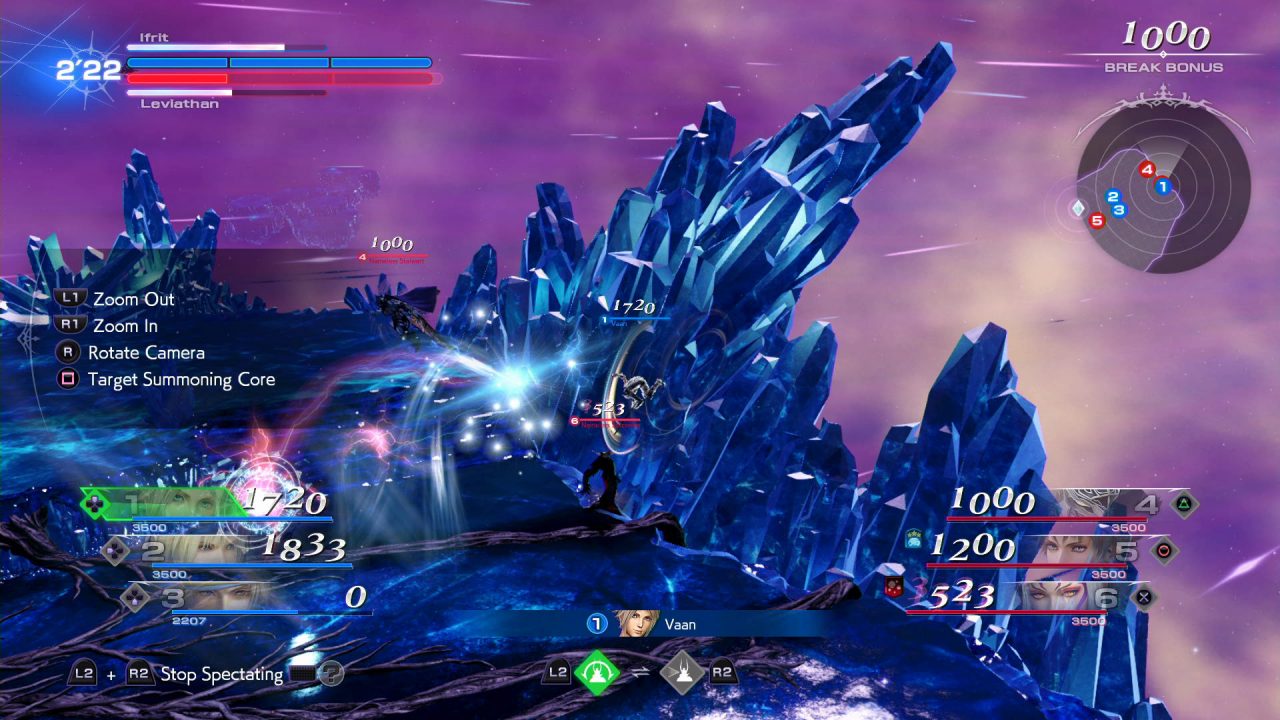Click the blue status icon beside opponent 5
Viewport: 1280px width, 720px height.
click(x=914, y=540)
